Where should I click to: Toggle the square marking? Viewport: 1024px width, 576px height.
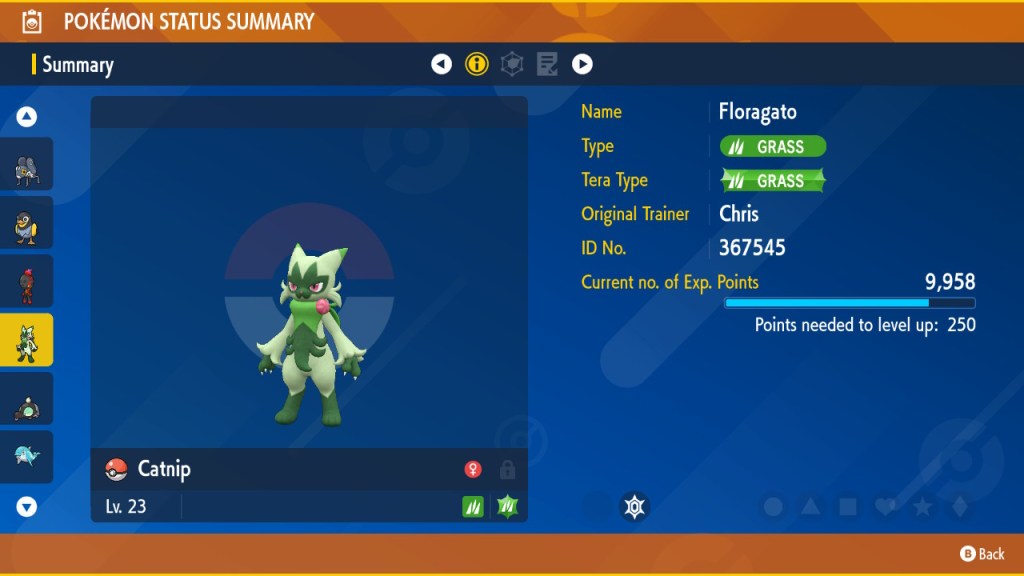(847, 507)
